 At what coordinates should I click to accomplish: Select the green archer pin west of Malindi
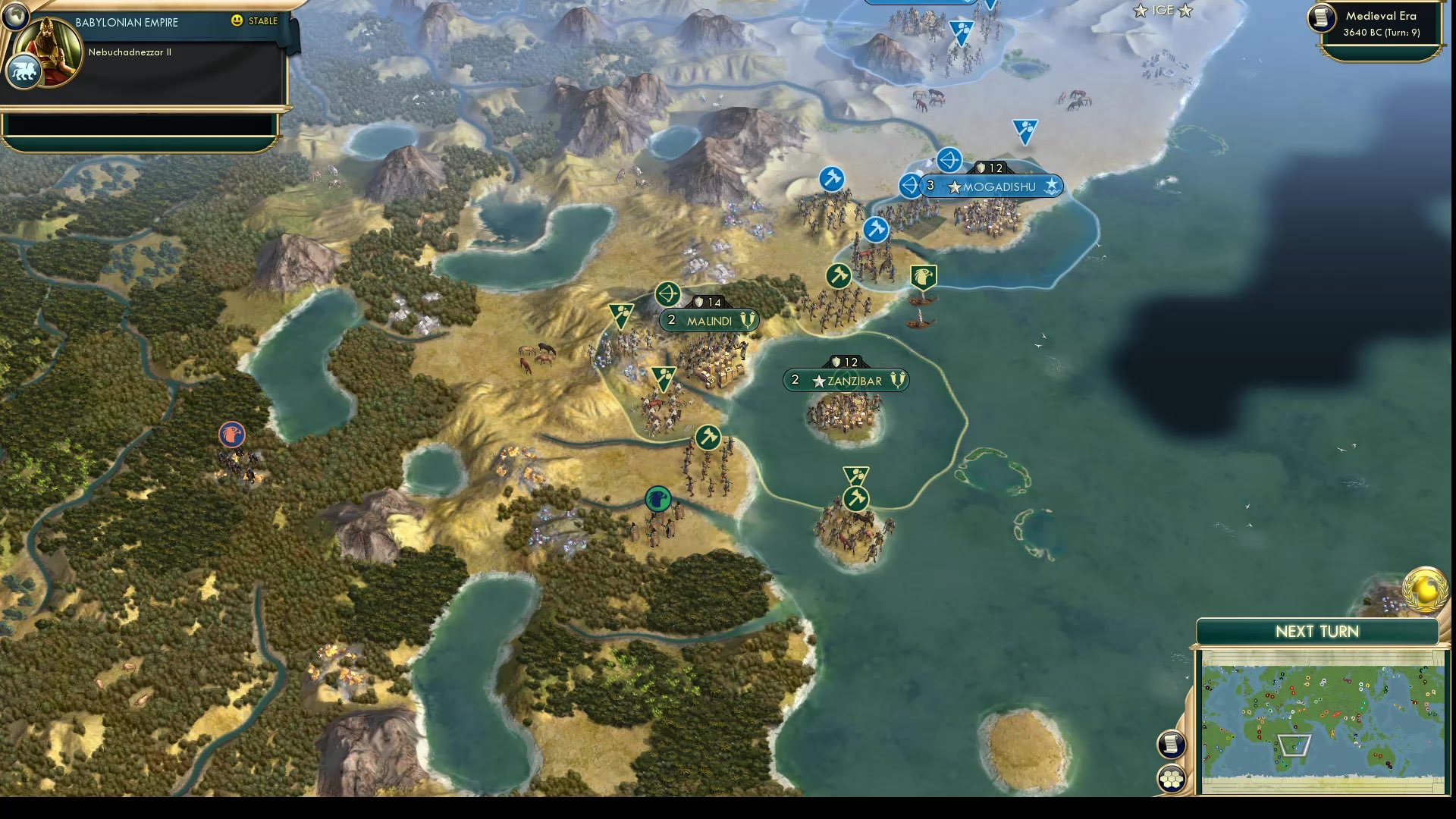click(620, 311)
